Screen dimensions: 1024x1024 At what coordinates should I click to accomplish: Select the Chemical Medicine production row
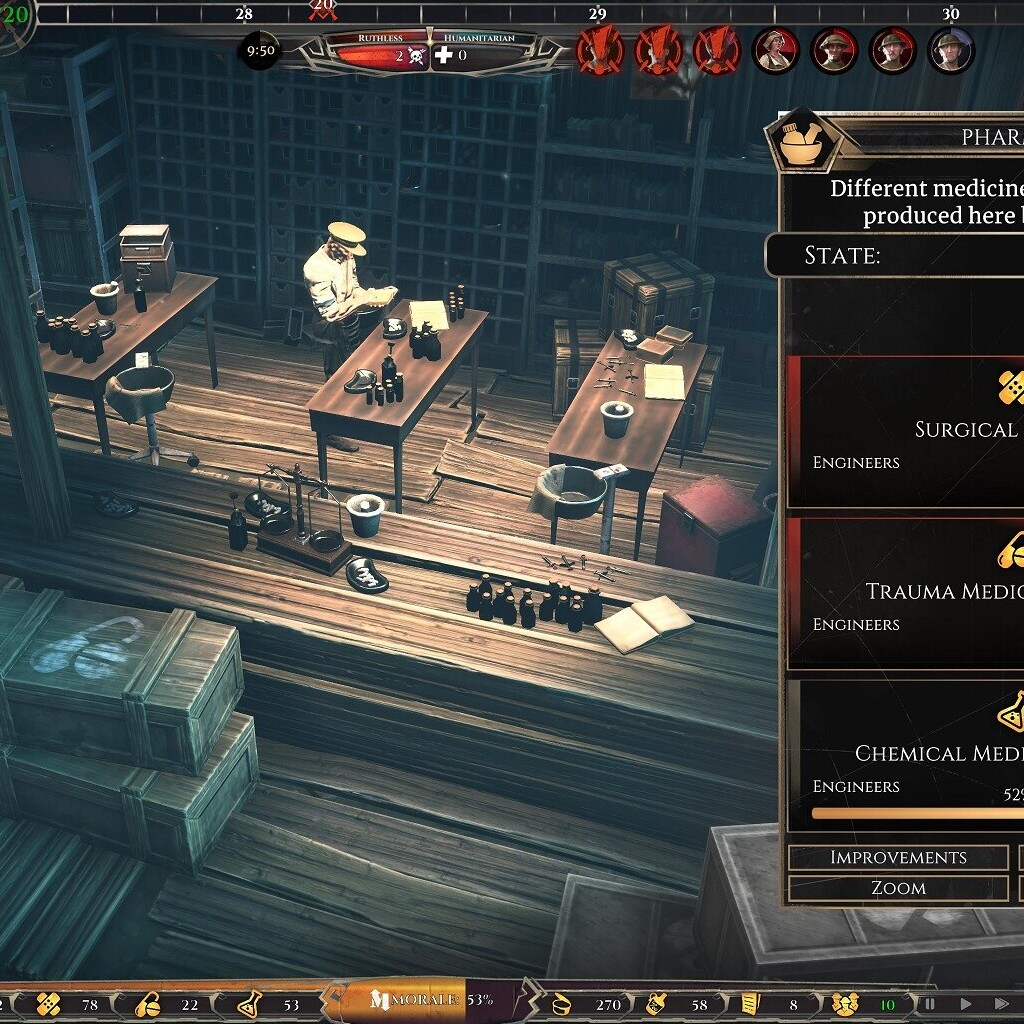pos(906,756)
